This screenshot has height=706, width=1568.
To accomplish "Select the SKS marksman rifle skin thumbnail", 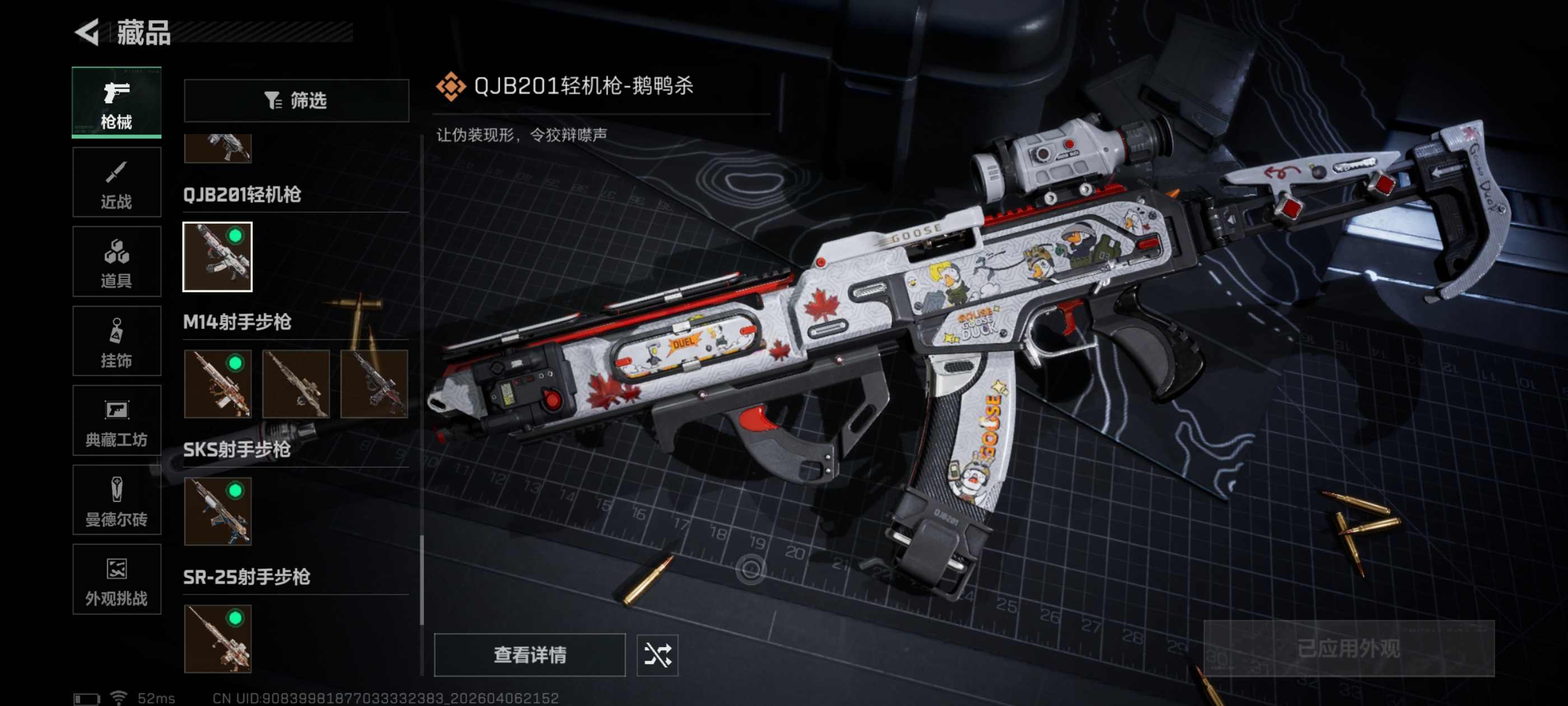I will [217, 512].
